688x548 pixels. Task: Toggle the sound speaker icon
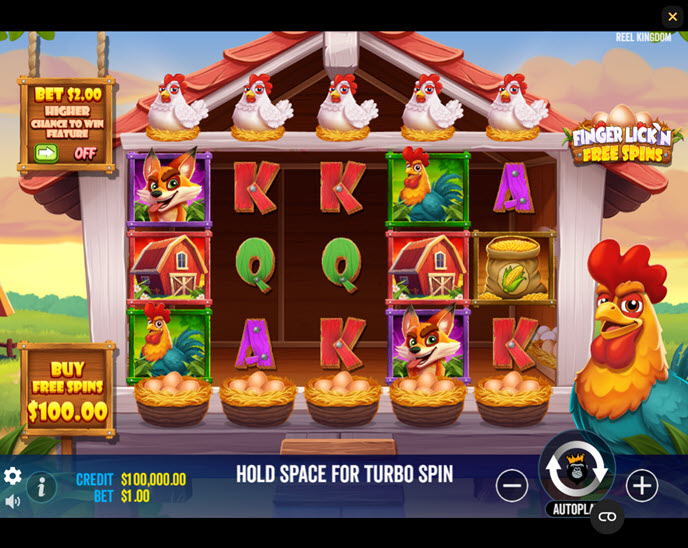[x=12, y=501]
